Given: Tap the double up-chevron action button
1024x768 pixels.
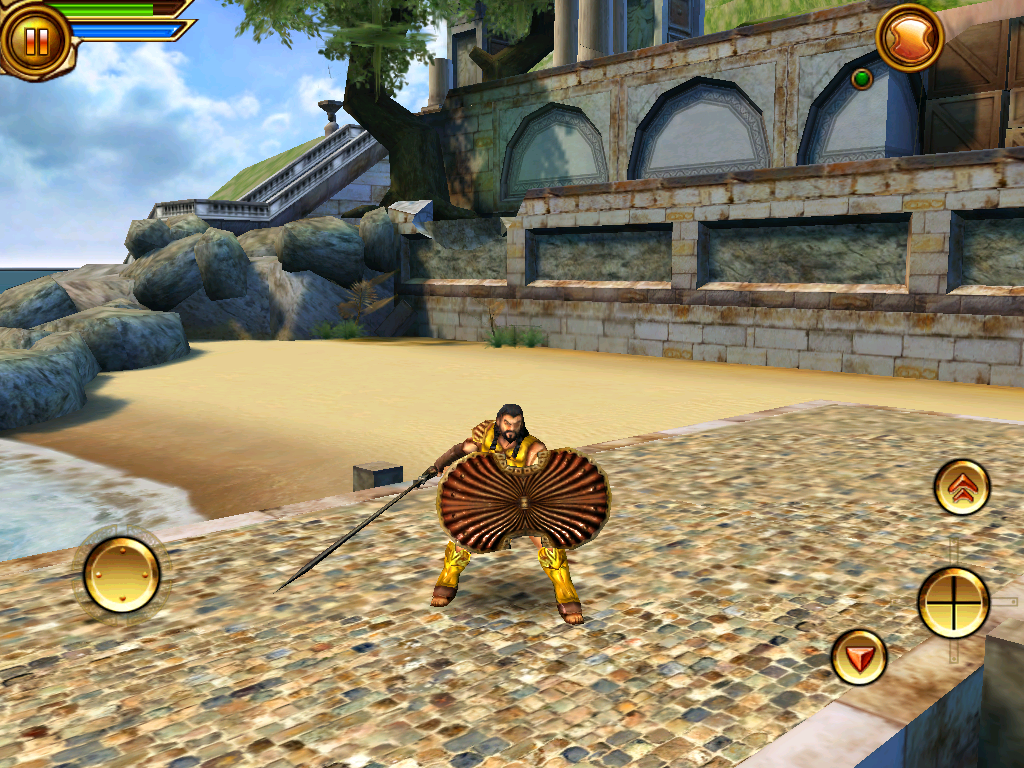Looking at the screenshot, I should (x=962, y=487).
